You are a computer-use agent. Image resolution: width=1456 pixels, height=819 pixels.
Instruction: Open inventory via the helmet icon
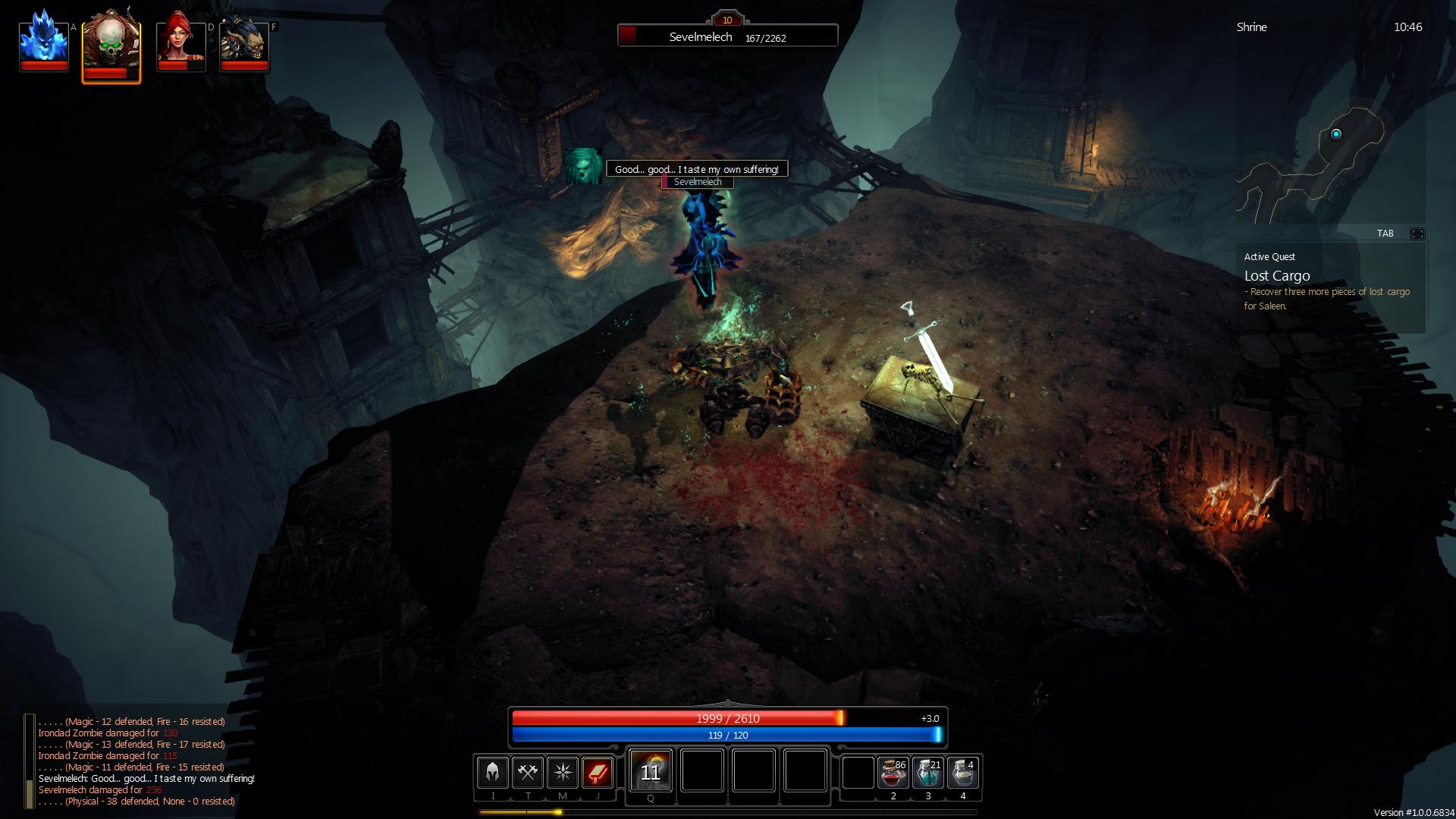(493, 773)
